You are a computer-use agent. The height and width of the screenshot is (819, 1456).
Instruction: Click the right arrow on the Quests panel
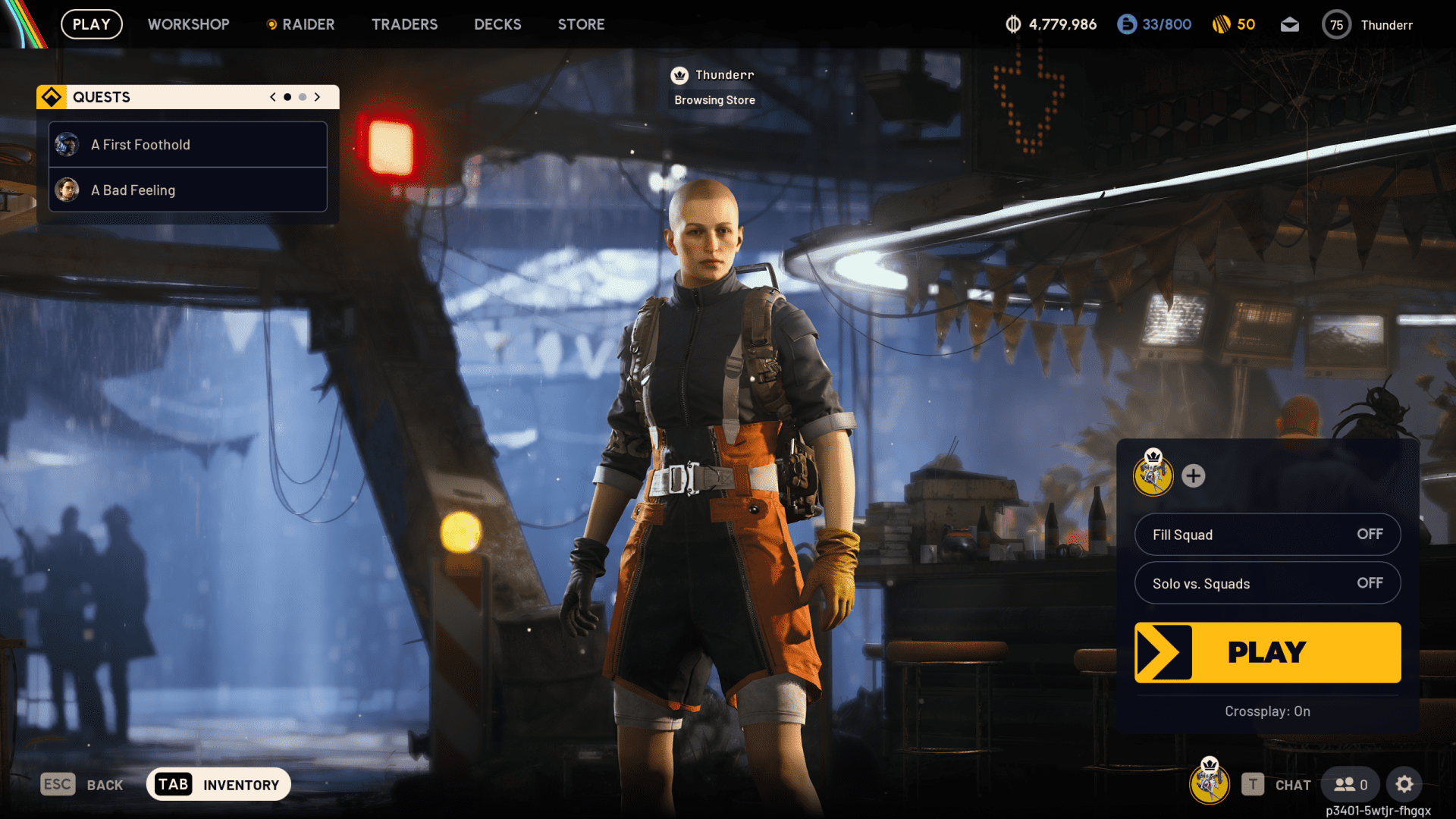317,97
